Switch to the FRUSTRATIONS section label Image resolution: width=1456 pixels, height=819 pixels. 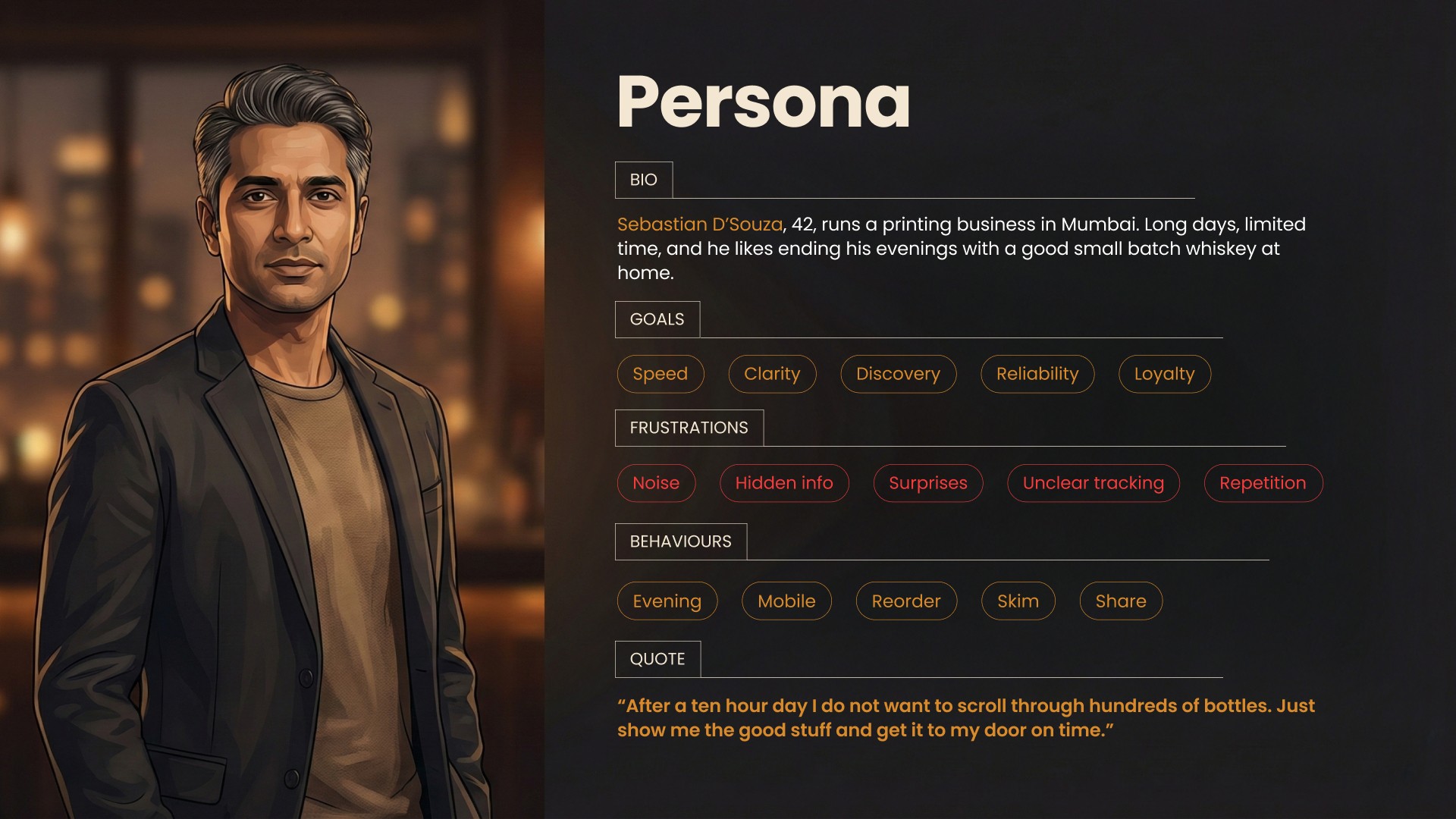689,428
